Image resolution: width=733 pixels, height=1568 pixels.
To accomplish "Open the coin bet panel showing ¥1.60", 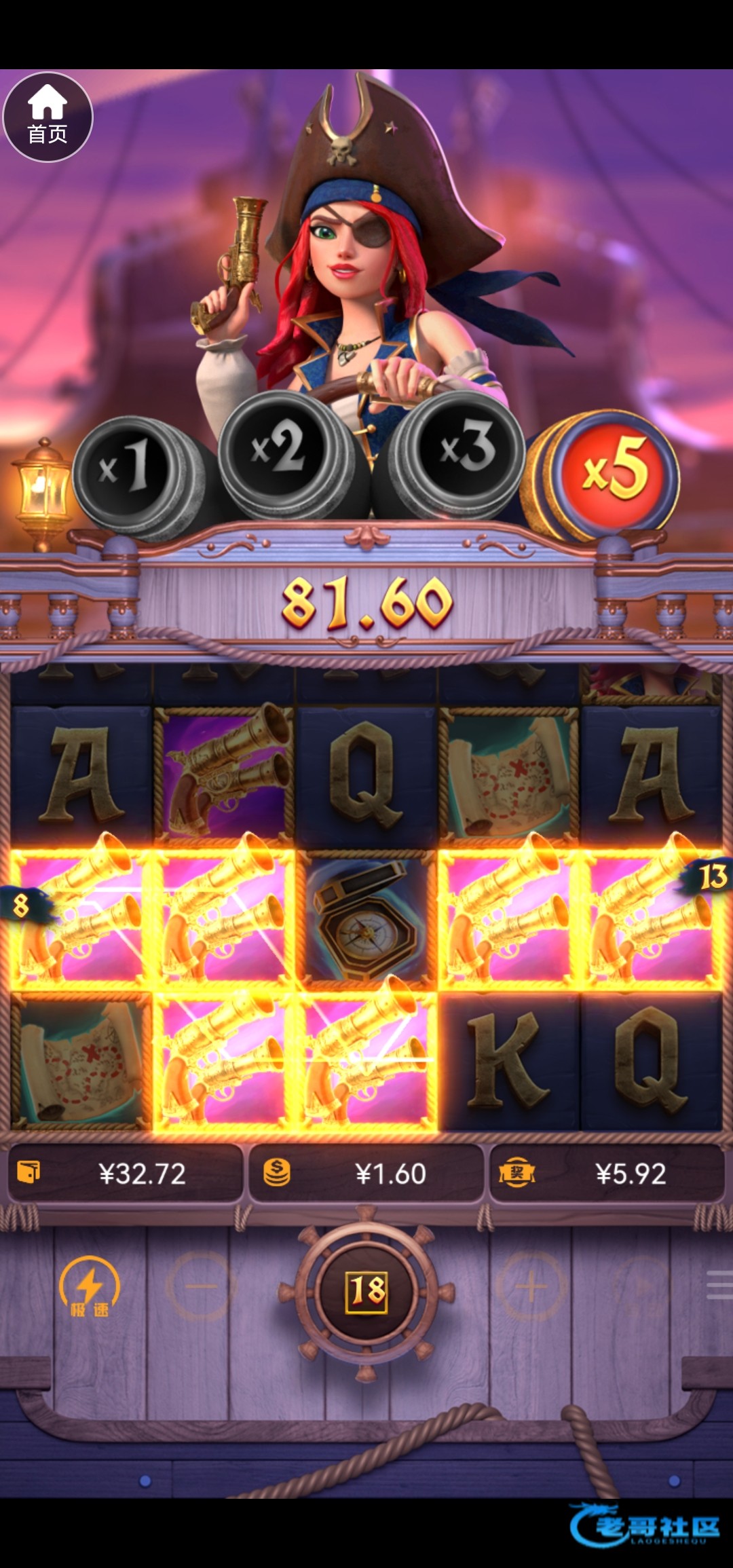I will tap(366, 1174).
